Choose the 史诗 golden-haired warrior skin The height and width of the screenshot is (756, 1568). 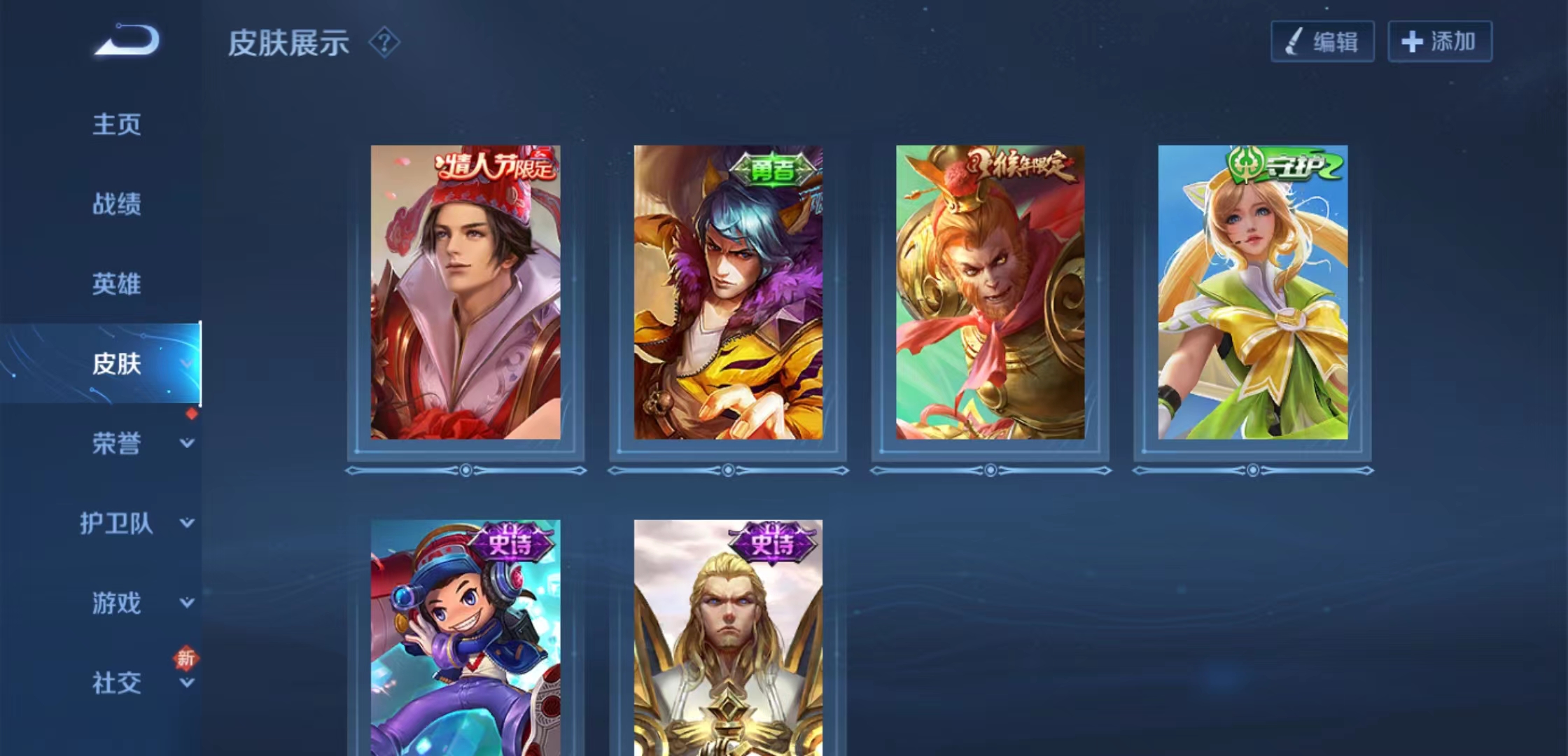pyautogui.click(x=728, y=637)
